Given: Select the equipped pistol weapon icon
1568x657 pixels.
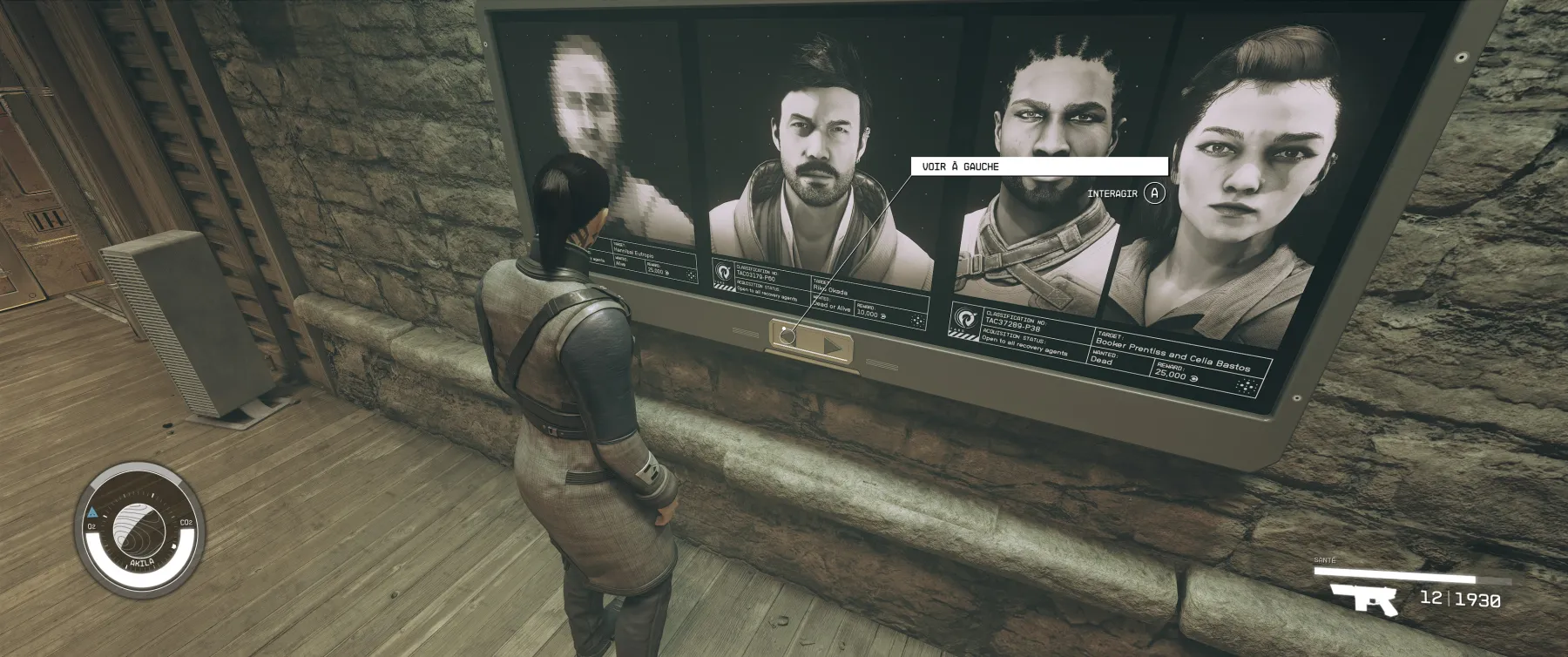Looking at the screenshot, I should [1363, 599].
